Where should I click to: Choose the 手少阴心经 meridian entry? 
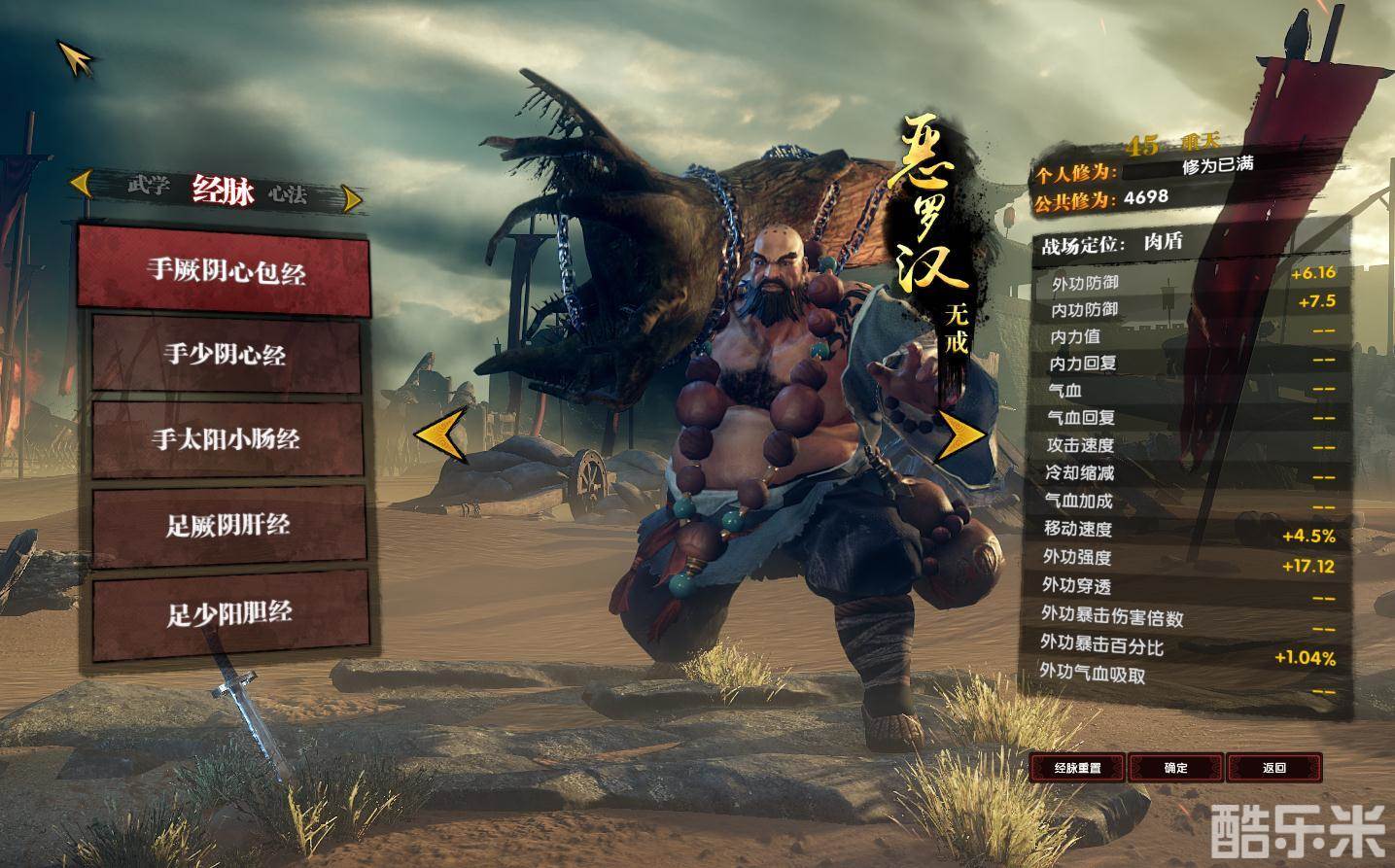[x=225, y=354]
